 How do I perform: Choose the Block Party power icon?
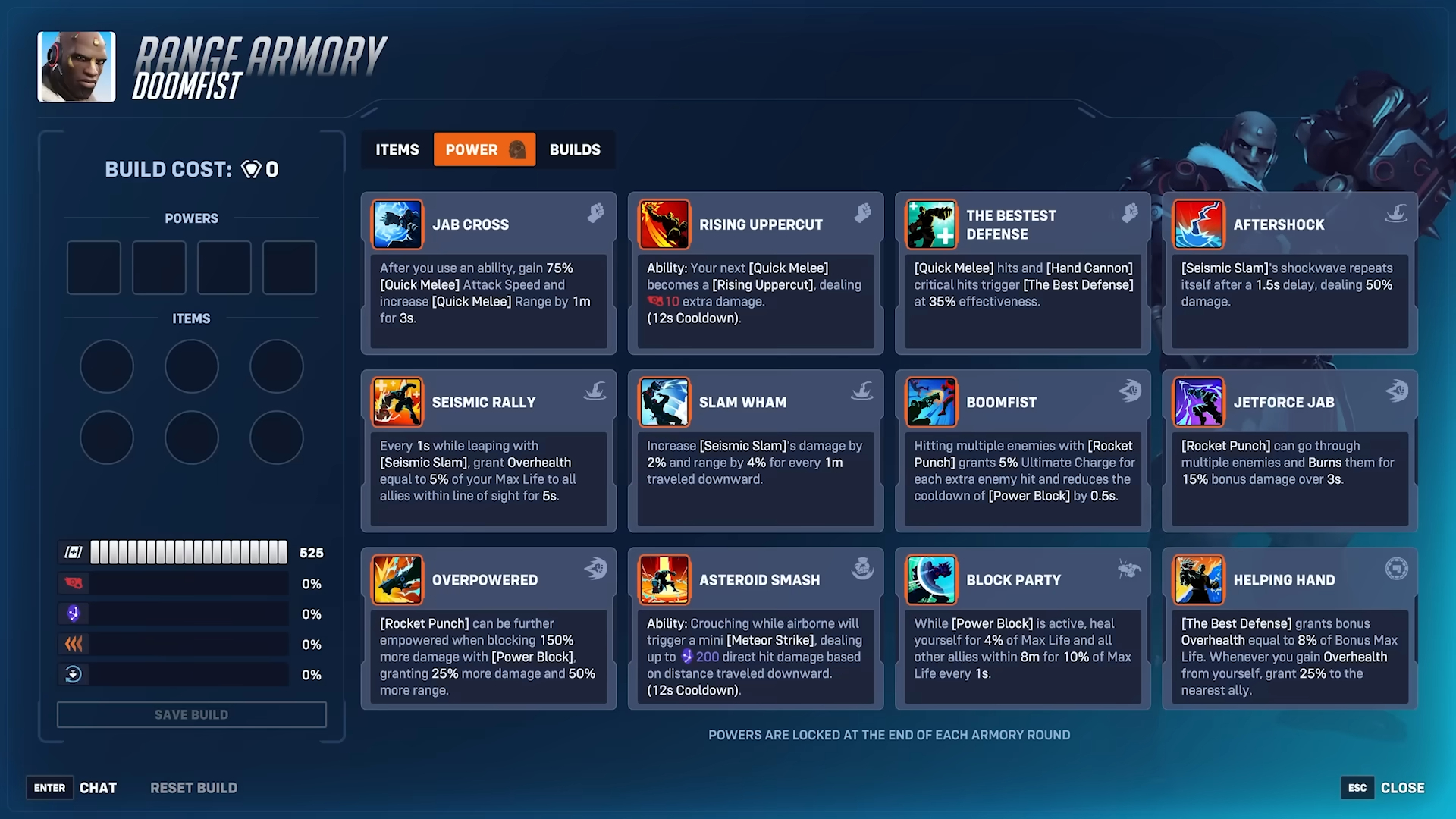[x=931, y=579]
